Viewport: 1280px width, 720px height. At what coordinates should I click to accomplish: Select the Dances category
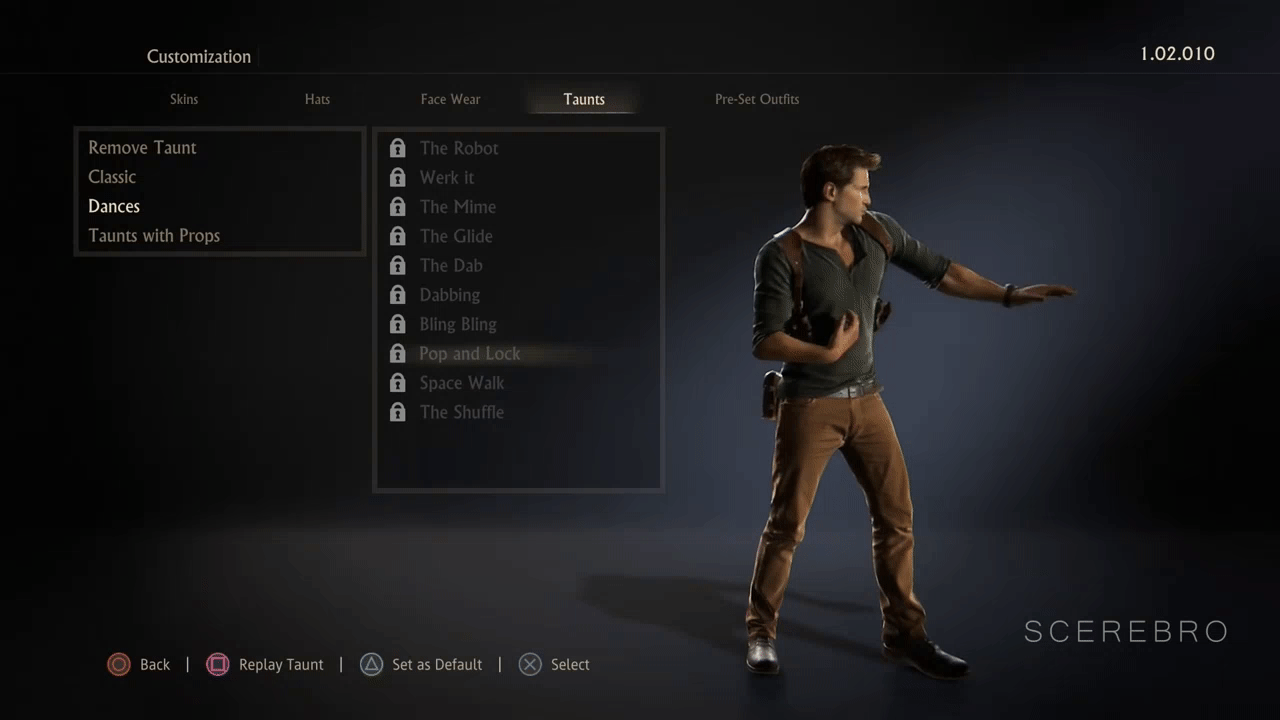(x=114, y=206)
